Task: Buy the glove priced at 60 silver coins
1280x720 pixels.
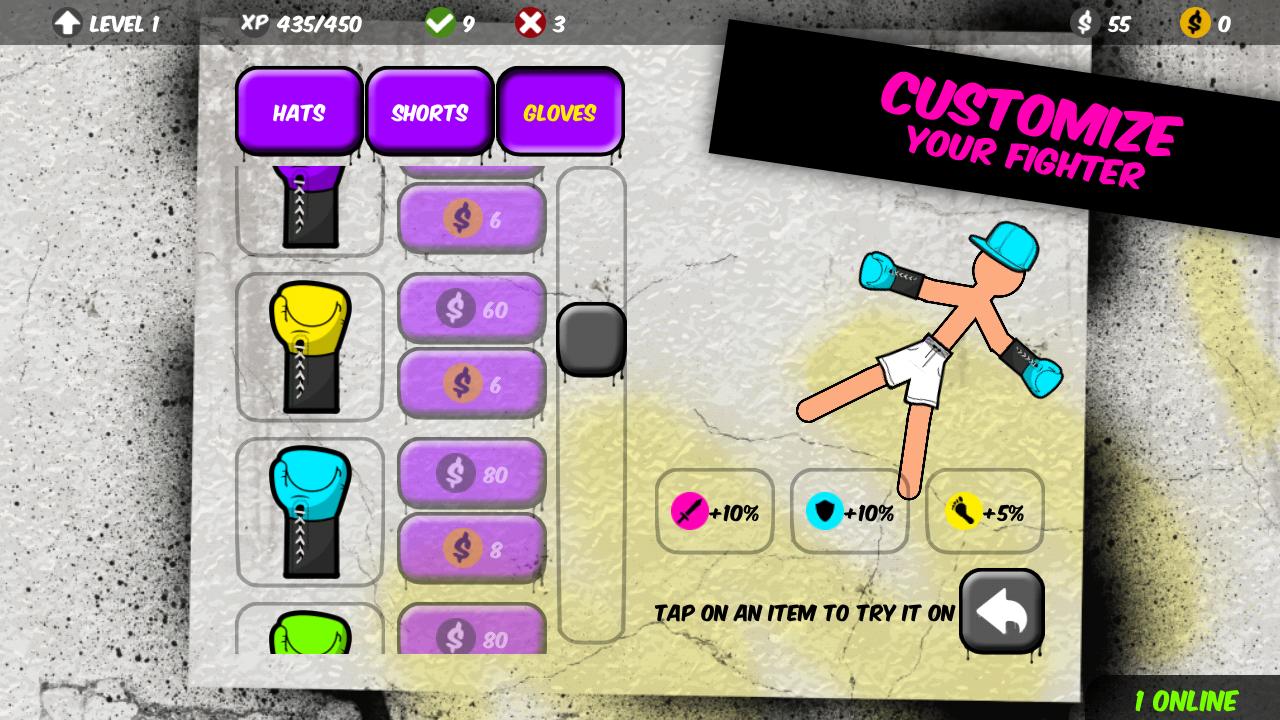Action: [472, 309]
